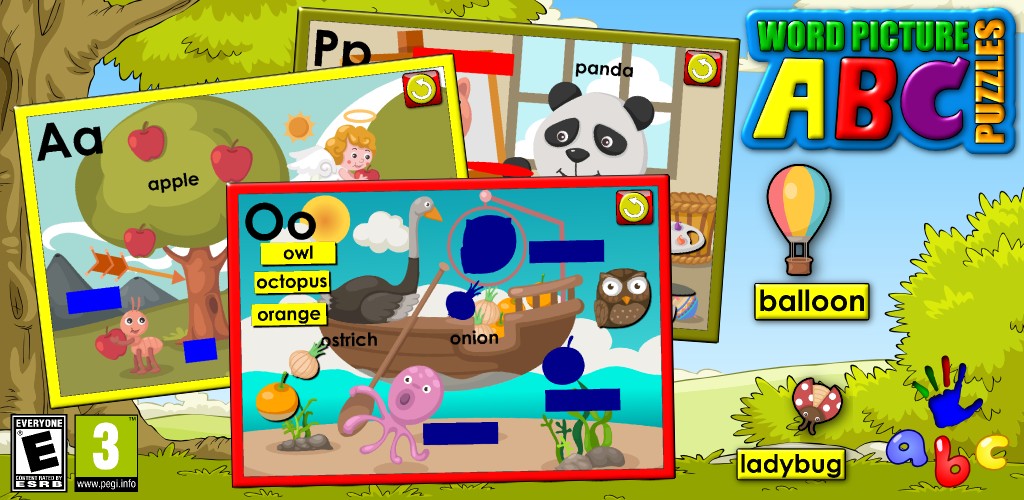
Task: Choose the "orange" word tile
Action: (x=290, y=314)
